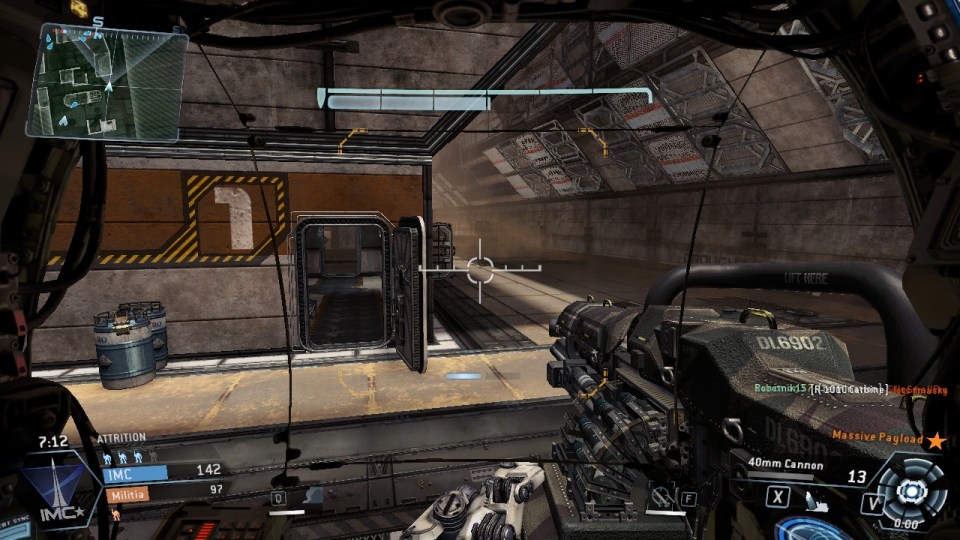Activate the ordnance ability icon beside F

click(x=660, y=495)
